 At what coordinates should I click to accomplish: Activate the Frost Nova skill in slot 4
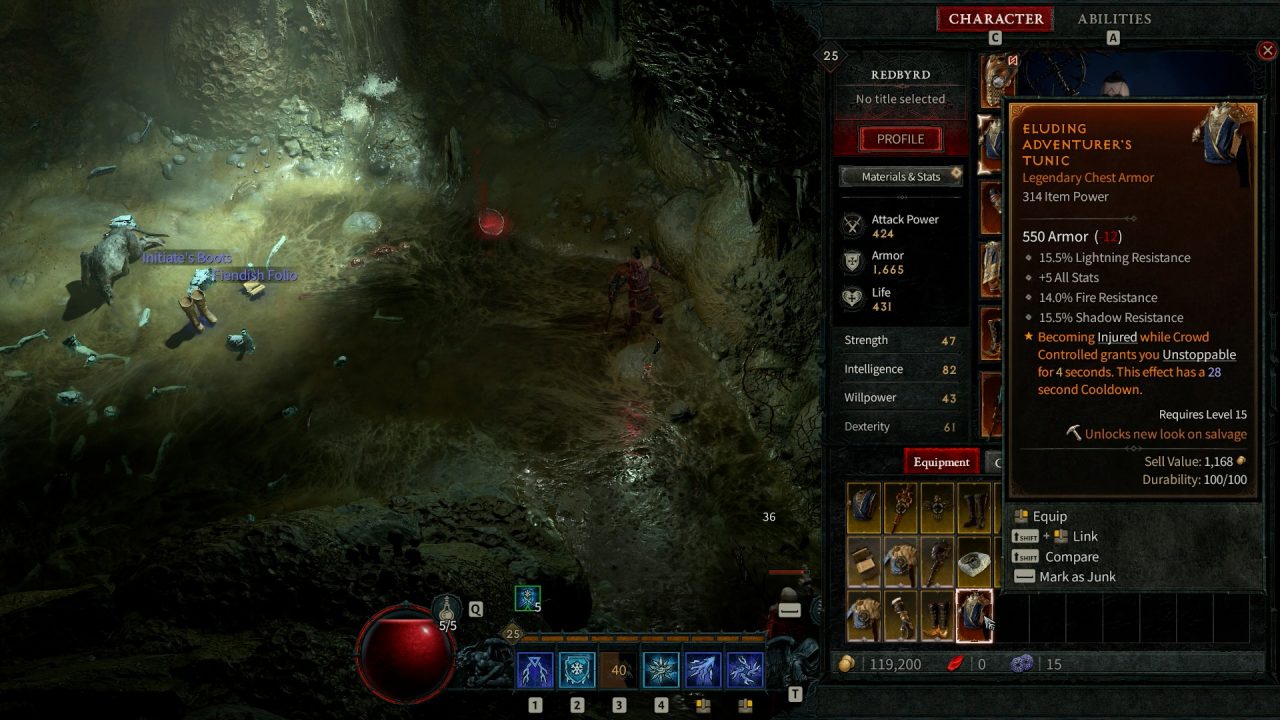[x=660, y=671]
